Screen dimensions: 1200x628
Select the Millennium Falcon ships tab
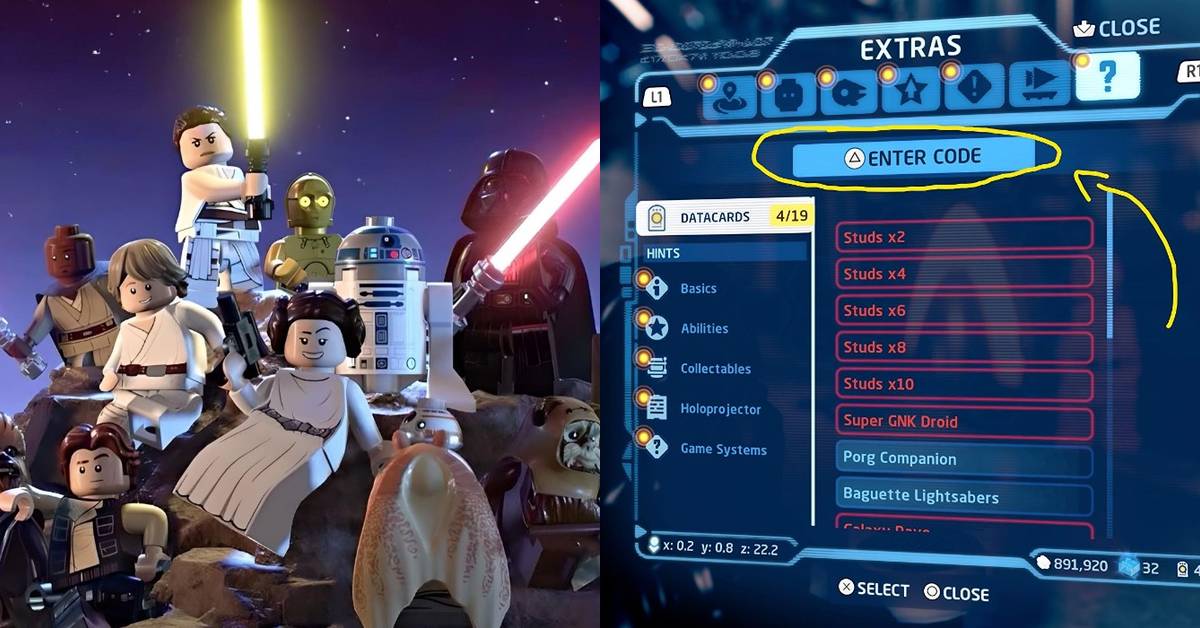(849, 93)
